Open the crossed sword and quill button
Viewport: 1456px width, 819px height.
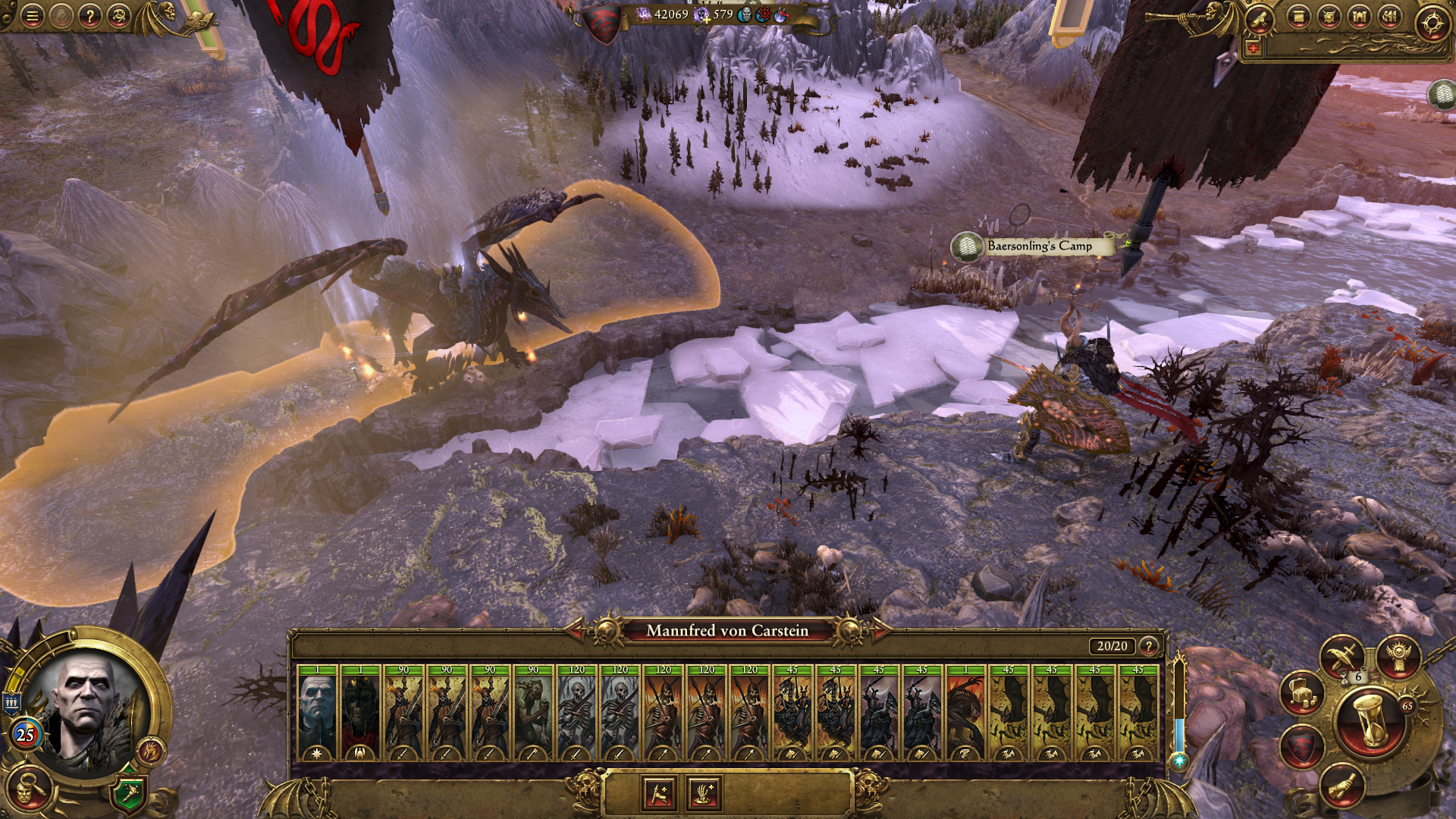coord(1341,656)
